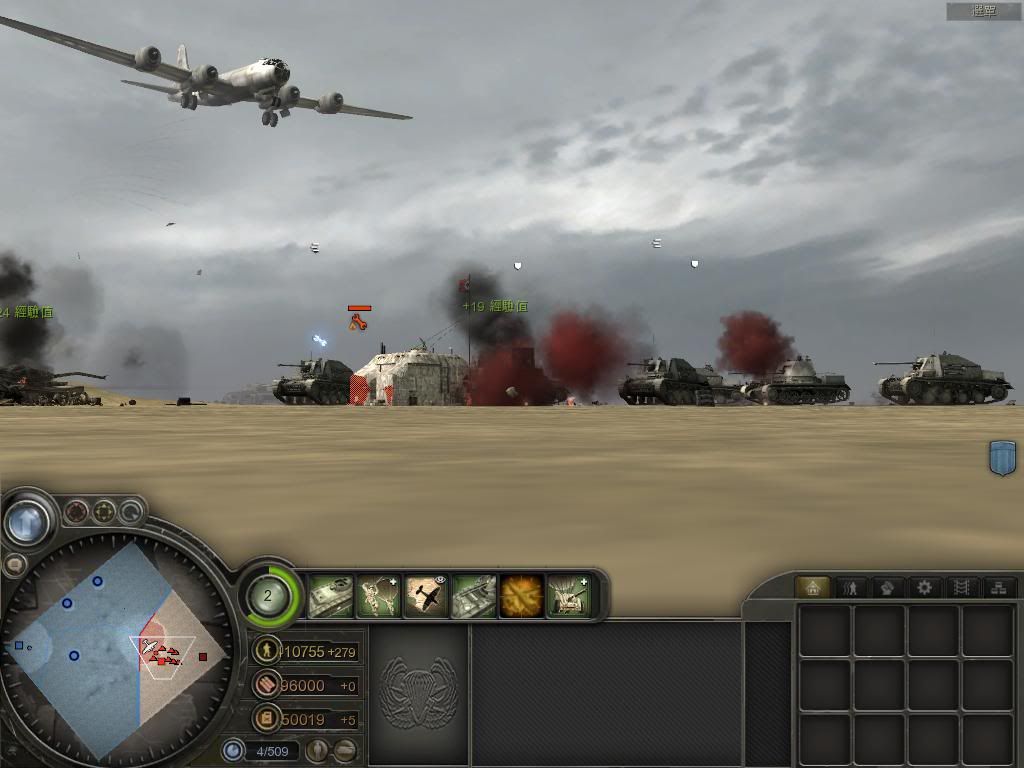The height and width of the screenshot is (768, 1024).
Task: Select the vehicle filter beside the population counter
Action: pyautogui.click(x=345, y=749)
